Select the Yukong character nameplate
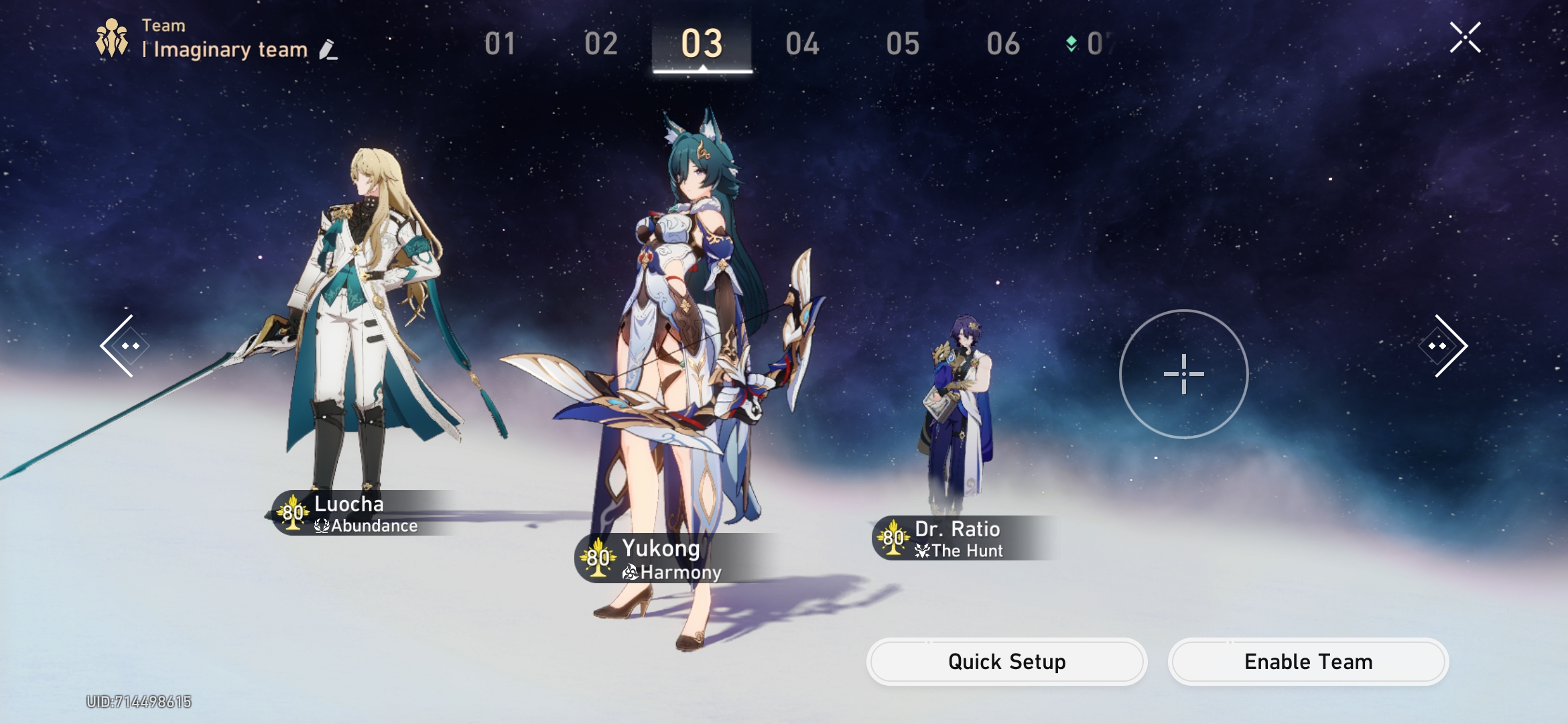This screenshot has width=1568, height=724. coord(660,550)
